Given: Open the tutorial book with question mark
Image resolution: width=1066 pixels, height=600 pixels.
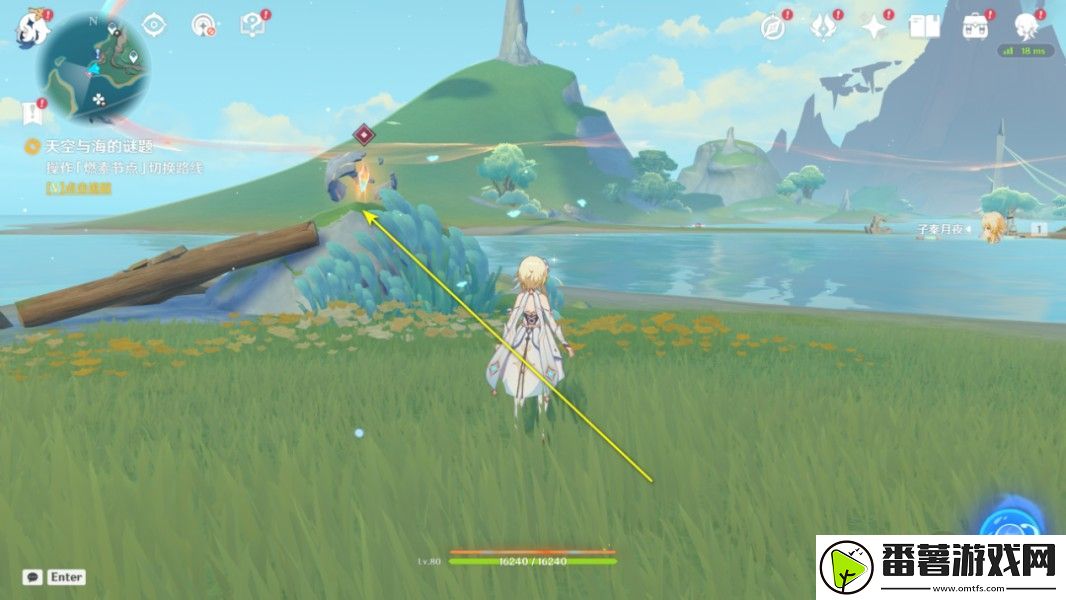Looking at the screenshot, I should pos(252,25).
